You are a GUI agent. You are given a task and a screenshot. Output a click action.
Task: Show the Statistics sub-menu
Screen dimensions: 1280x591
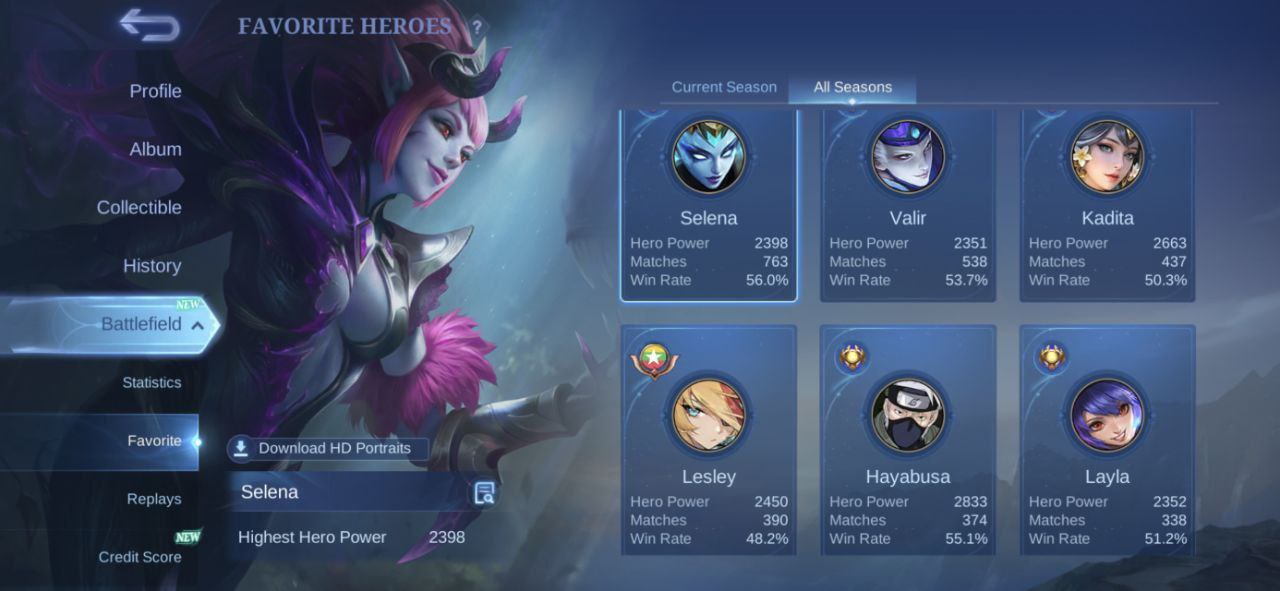151,382
